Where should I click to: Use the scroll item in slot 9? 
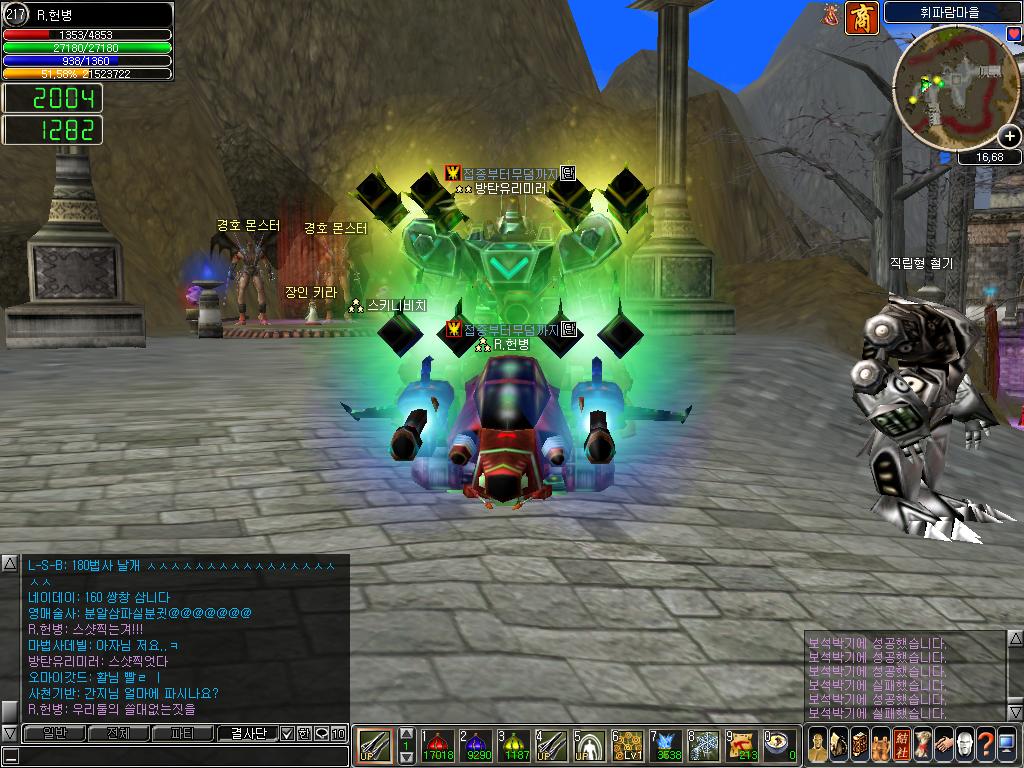point(743,746)
